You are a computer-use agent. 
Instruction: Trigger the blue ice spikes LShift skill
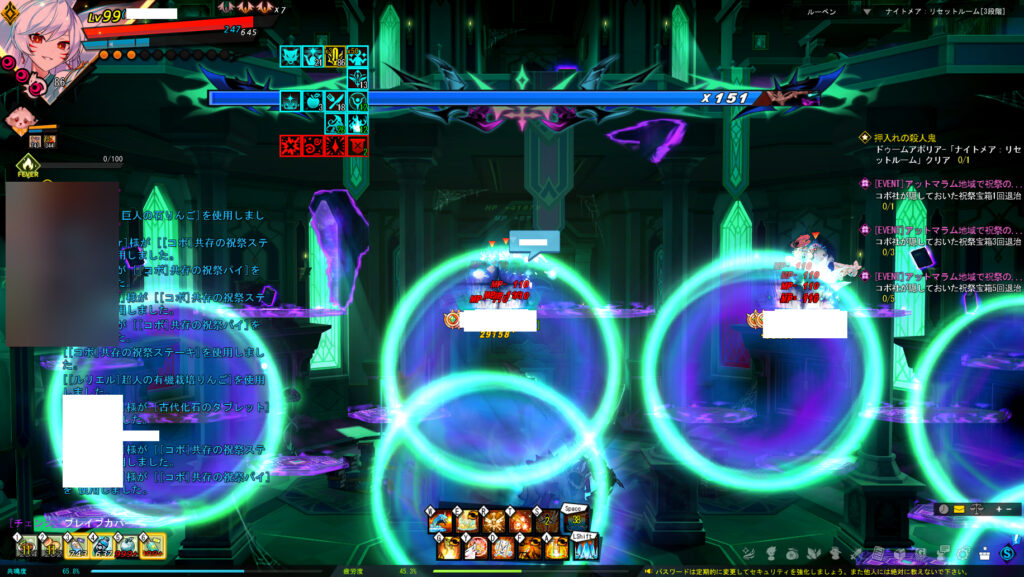(x=584, y=548)
